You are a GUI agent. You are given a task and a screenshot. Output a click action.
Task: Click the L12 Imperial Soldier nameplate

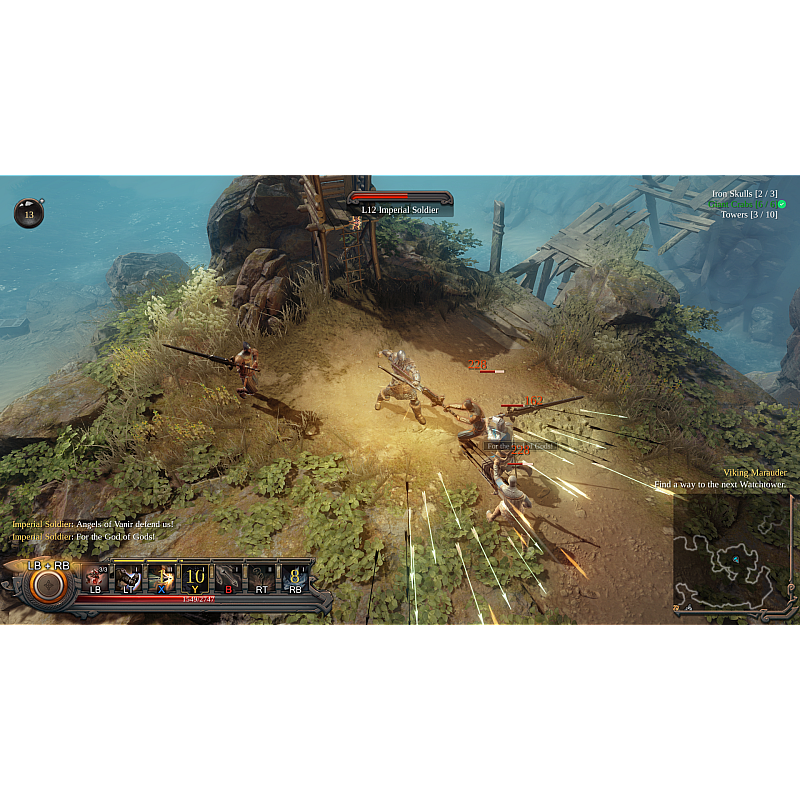[400, 209]
